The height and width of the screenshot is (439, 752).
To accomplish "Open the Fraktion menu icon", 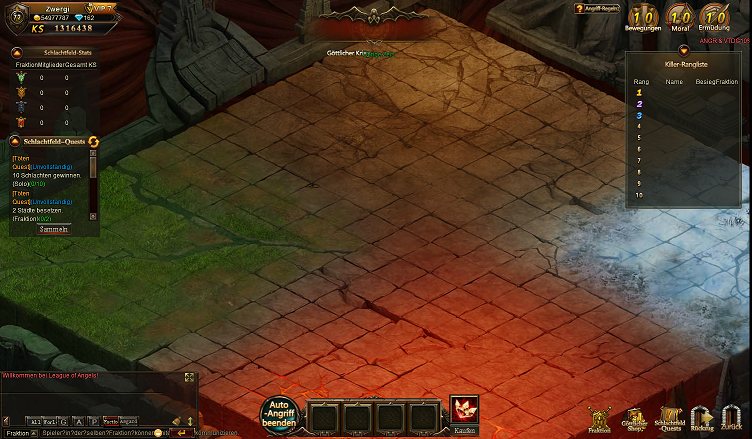I will pos(599,418).
